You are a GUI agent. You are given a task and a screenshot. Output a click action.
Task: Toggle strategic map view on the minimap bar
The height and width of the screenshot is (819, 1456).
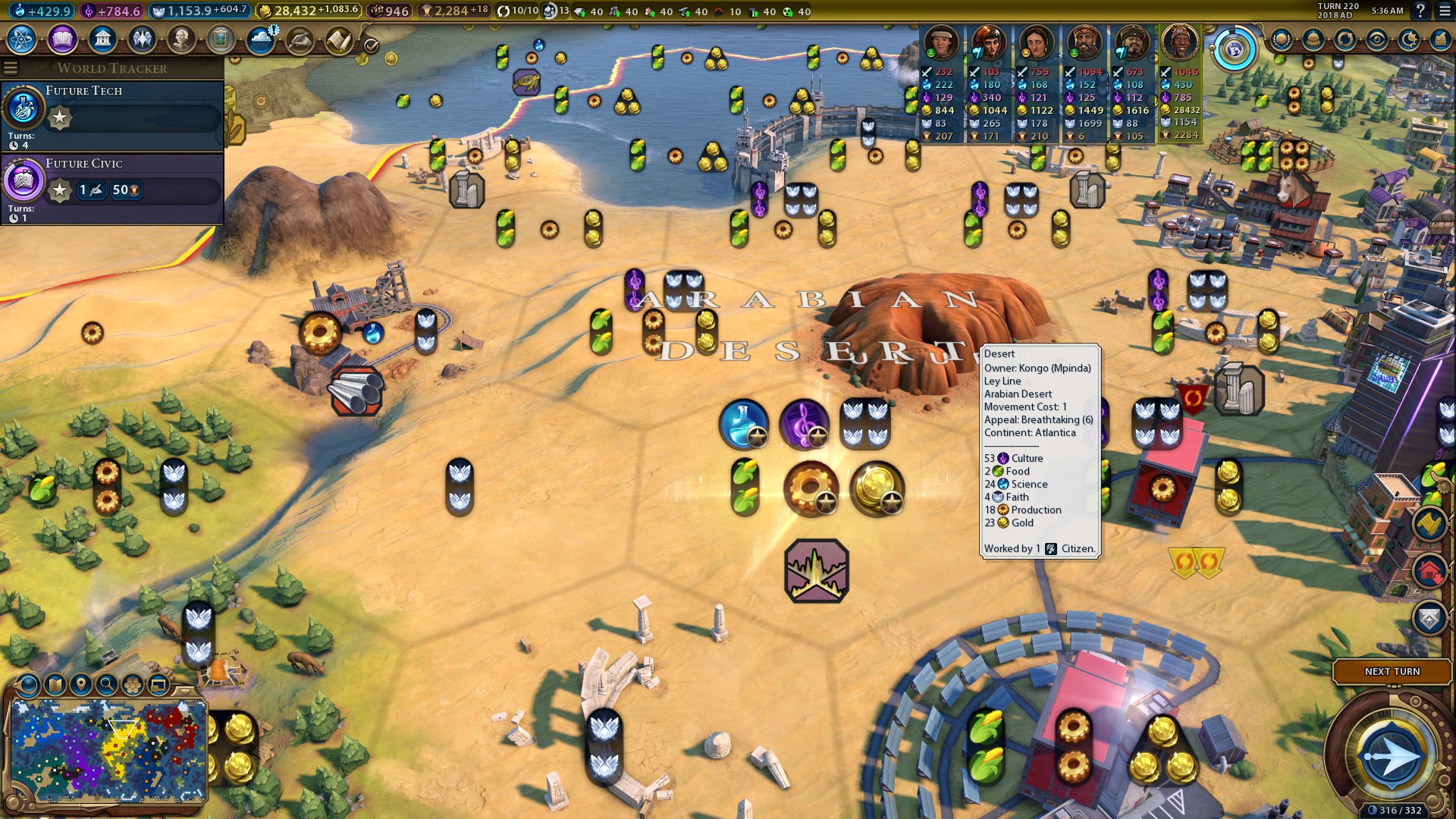(x=131, y=684)
